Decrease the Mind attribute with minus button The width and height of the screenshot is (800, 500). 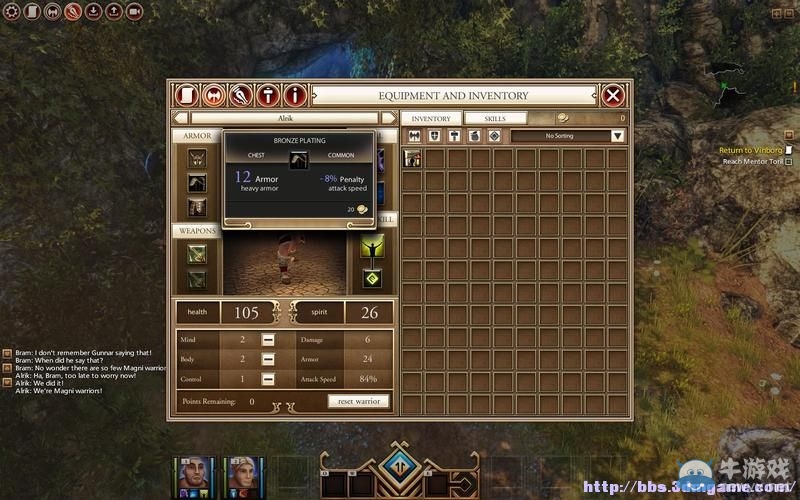tap(268, 340)
